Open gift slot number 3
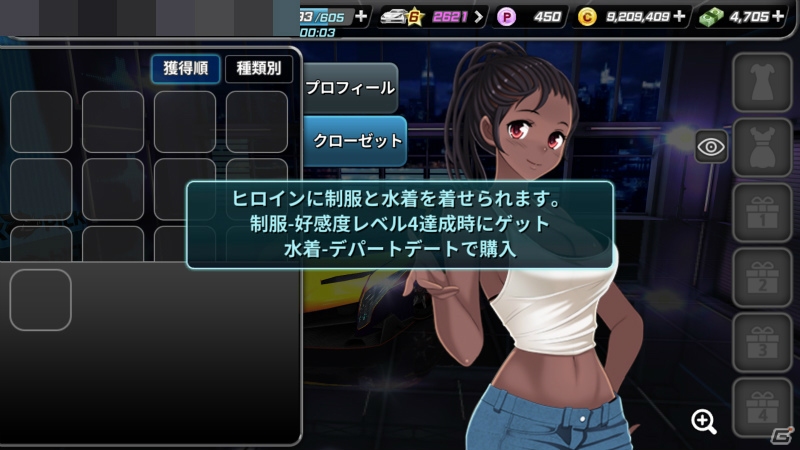800x450 pixels. coord(762,342)
